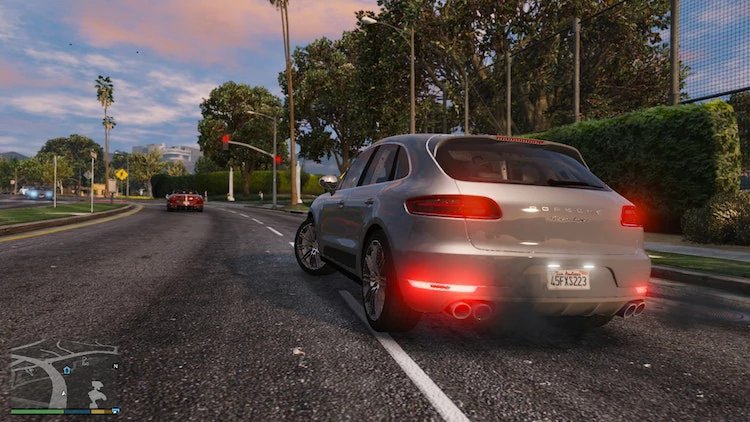Click the minimap in the corner
750x422 pixels.
tap(64, 375)
